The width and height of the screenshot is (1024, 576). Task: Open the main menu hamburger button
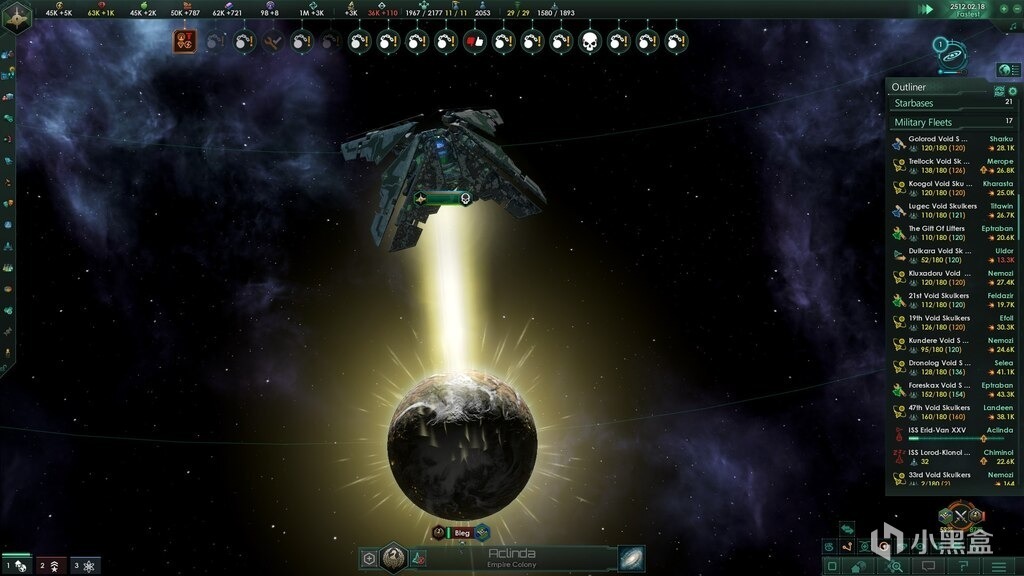(998, 566)
